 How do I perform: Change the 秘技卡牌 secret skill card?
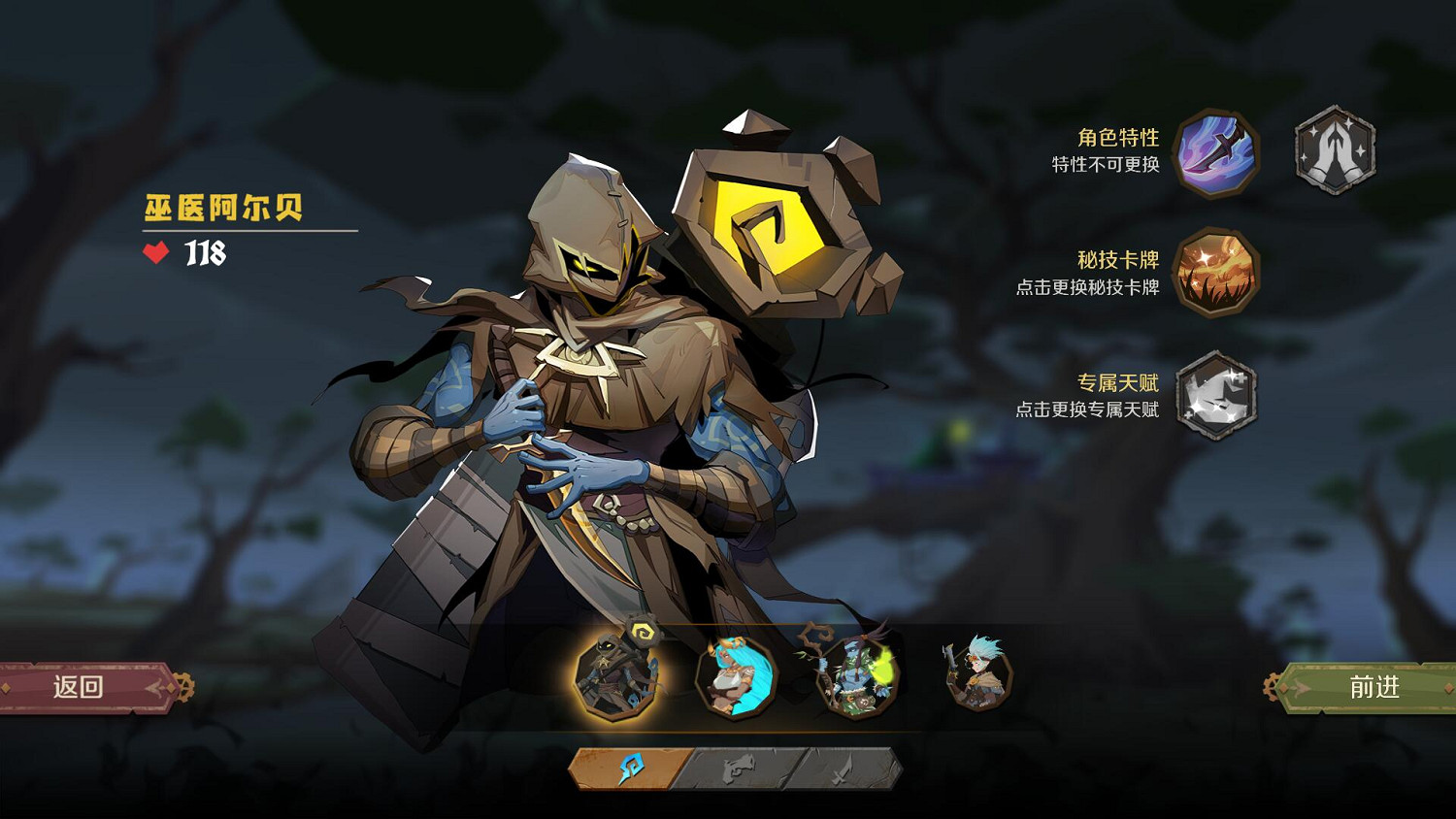[1215, 274]
